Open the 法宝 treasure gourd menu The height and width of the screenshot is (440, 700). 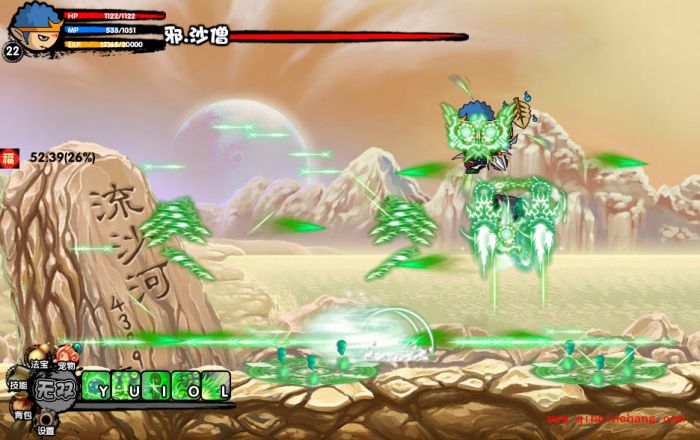click(x=39, y=359)
